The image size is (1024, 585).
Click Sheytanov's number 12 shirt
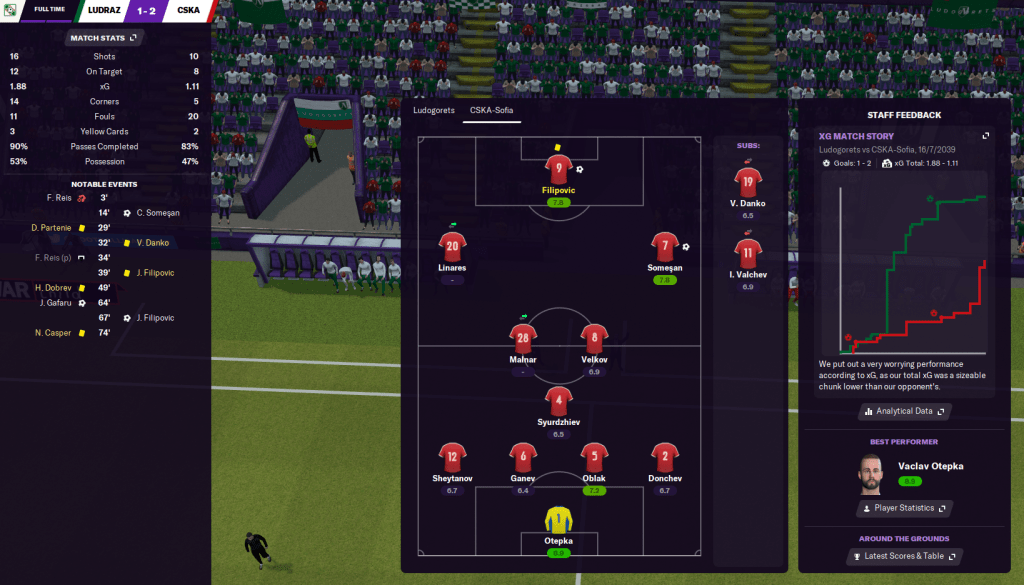click(452, 457)
